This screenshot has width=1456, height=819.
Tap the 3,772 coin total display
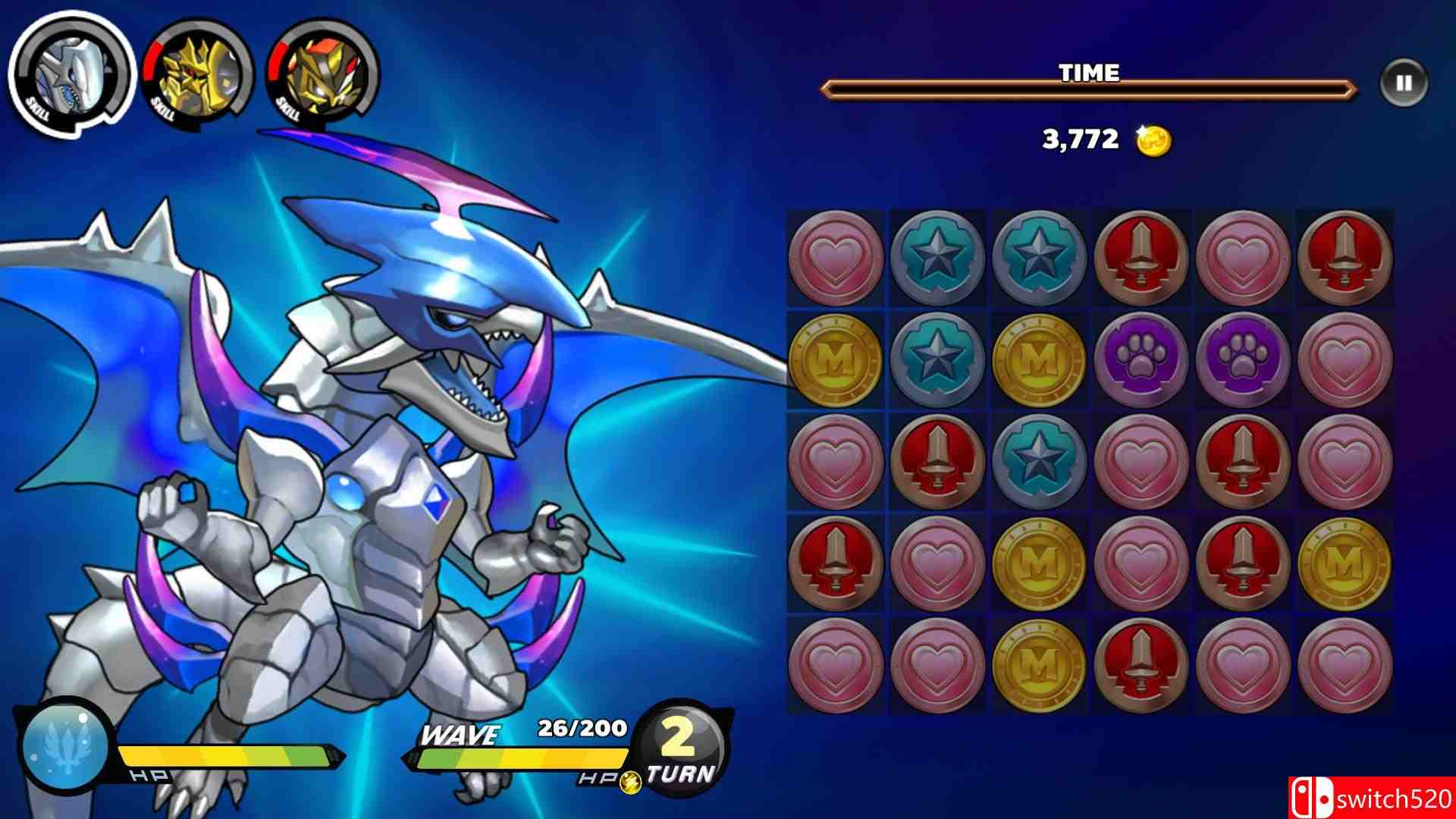[x=1079, y=138]
